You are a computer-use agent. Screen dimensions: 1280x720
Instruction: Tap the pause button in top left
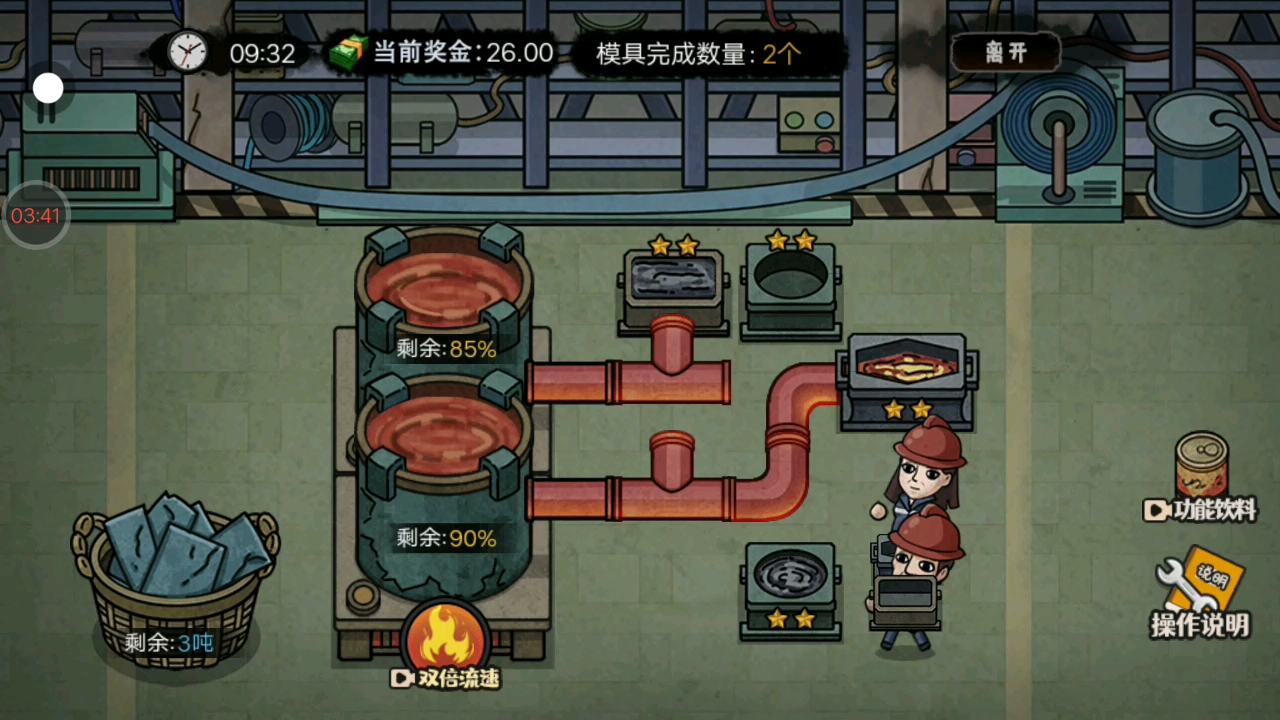(x=46, y=88)
